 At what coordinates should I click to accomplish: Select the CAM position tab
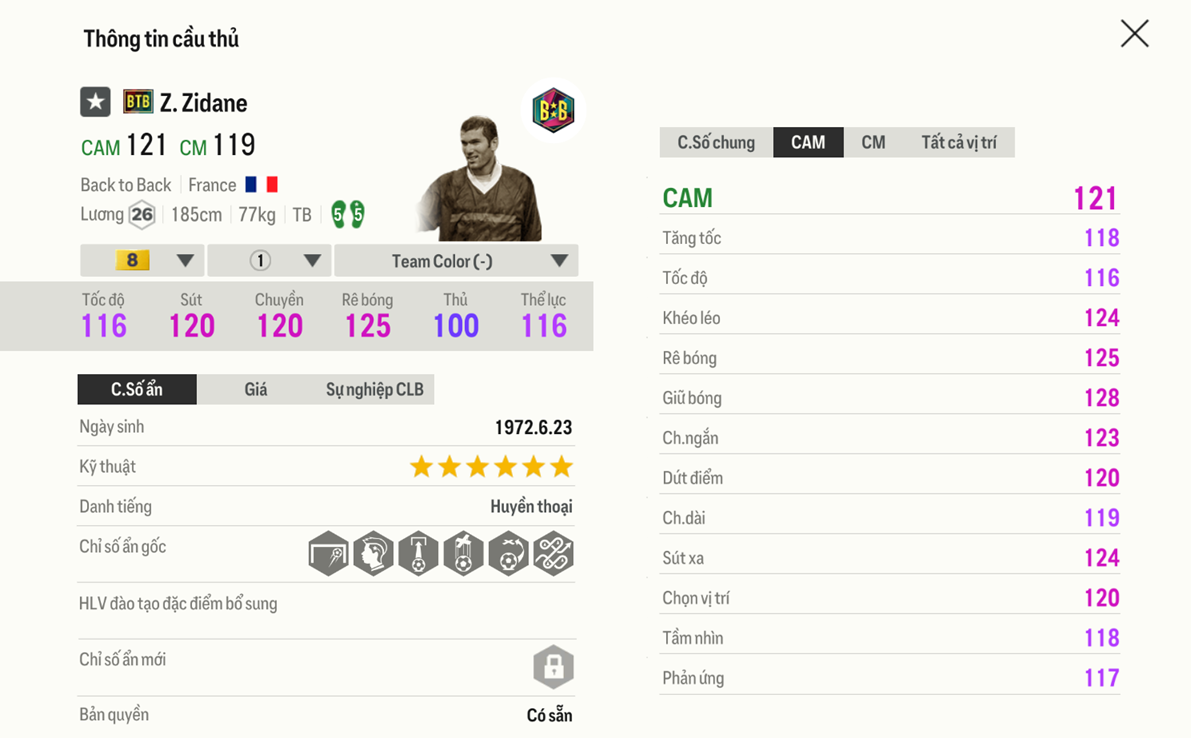click(x=808, y=142)
